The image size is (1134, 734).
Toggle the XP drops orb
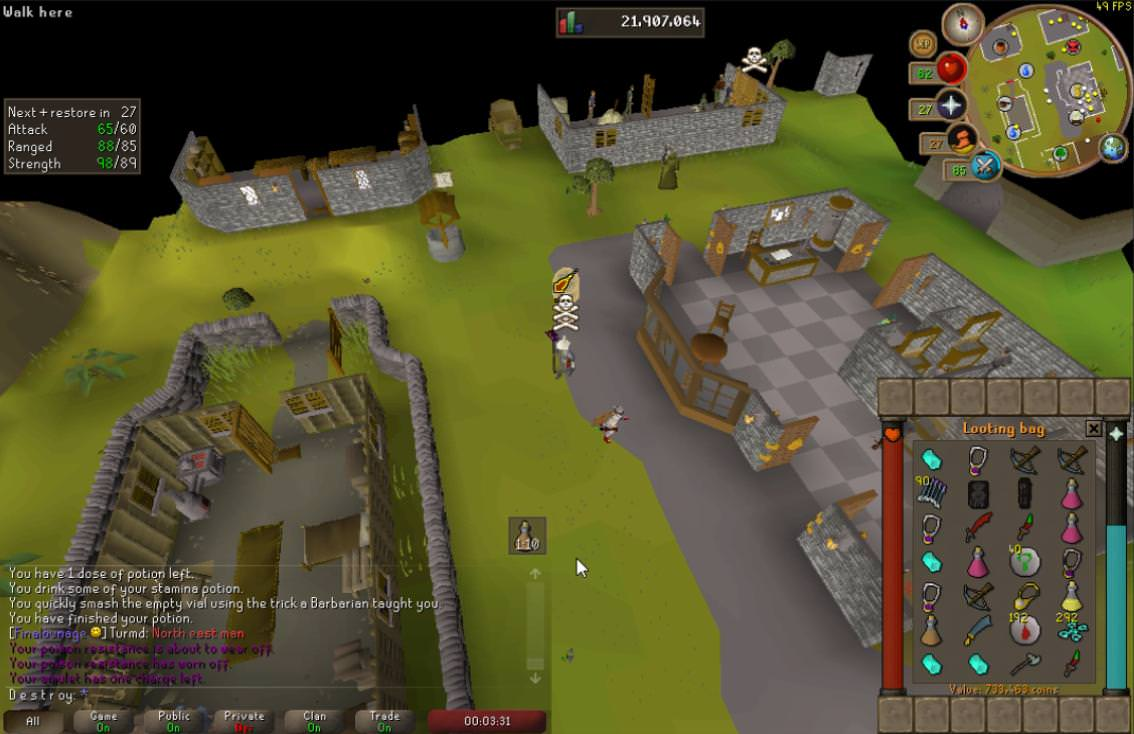(922, 44)
